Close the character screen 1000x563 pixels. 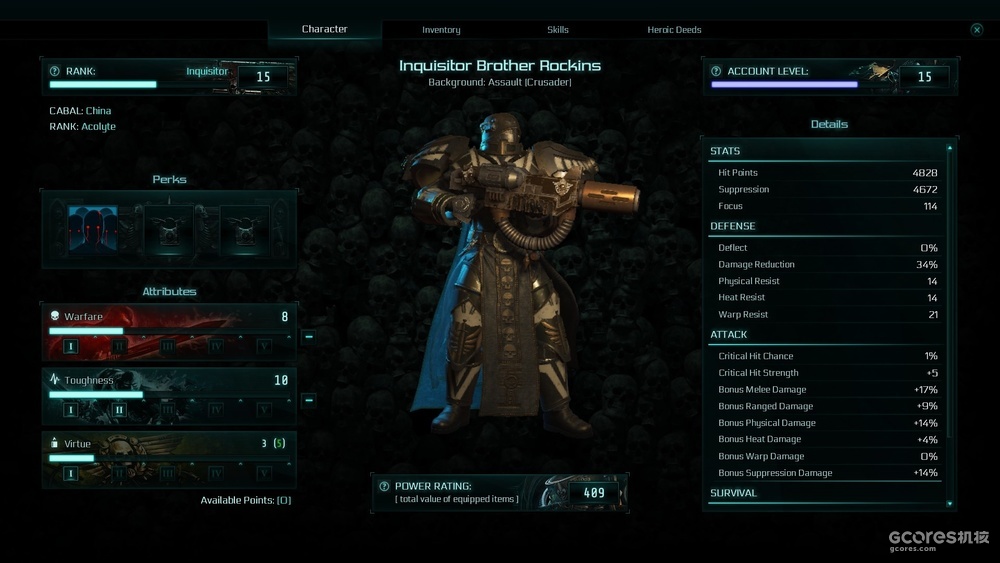click(977, 30)
